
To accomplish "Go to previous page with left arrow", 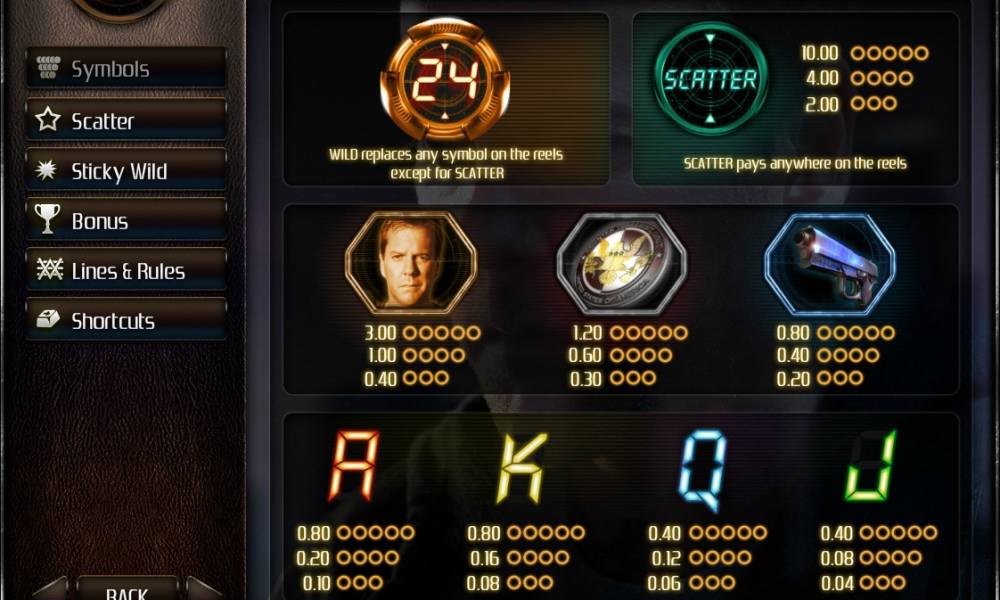I will [52, 591].
